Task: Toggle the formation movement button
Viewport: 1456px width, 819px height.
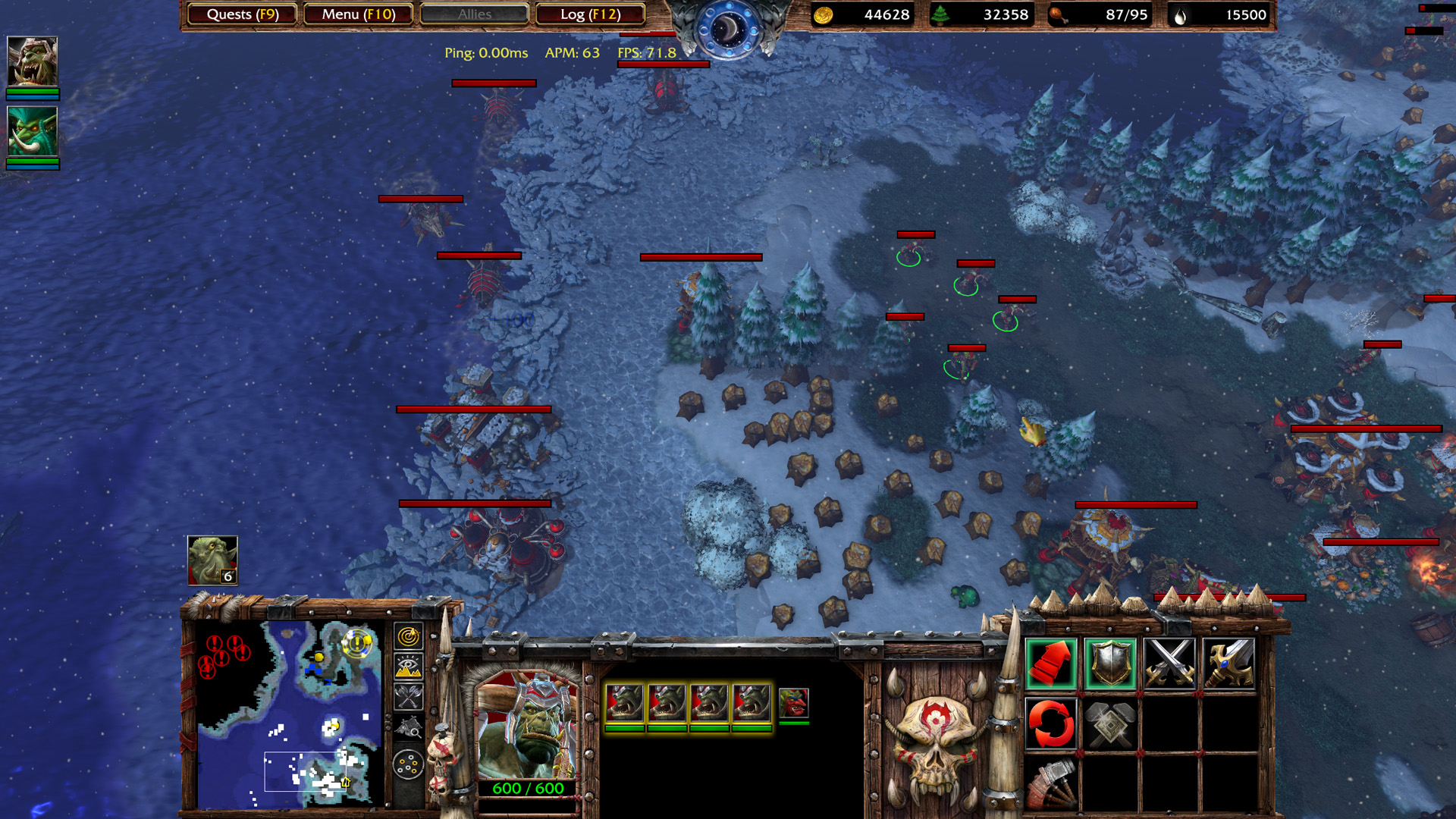Action: 408,764
